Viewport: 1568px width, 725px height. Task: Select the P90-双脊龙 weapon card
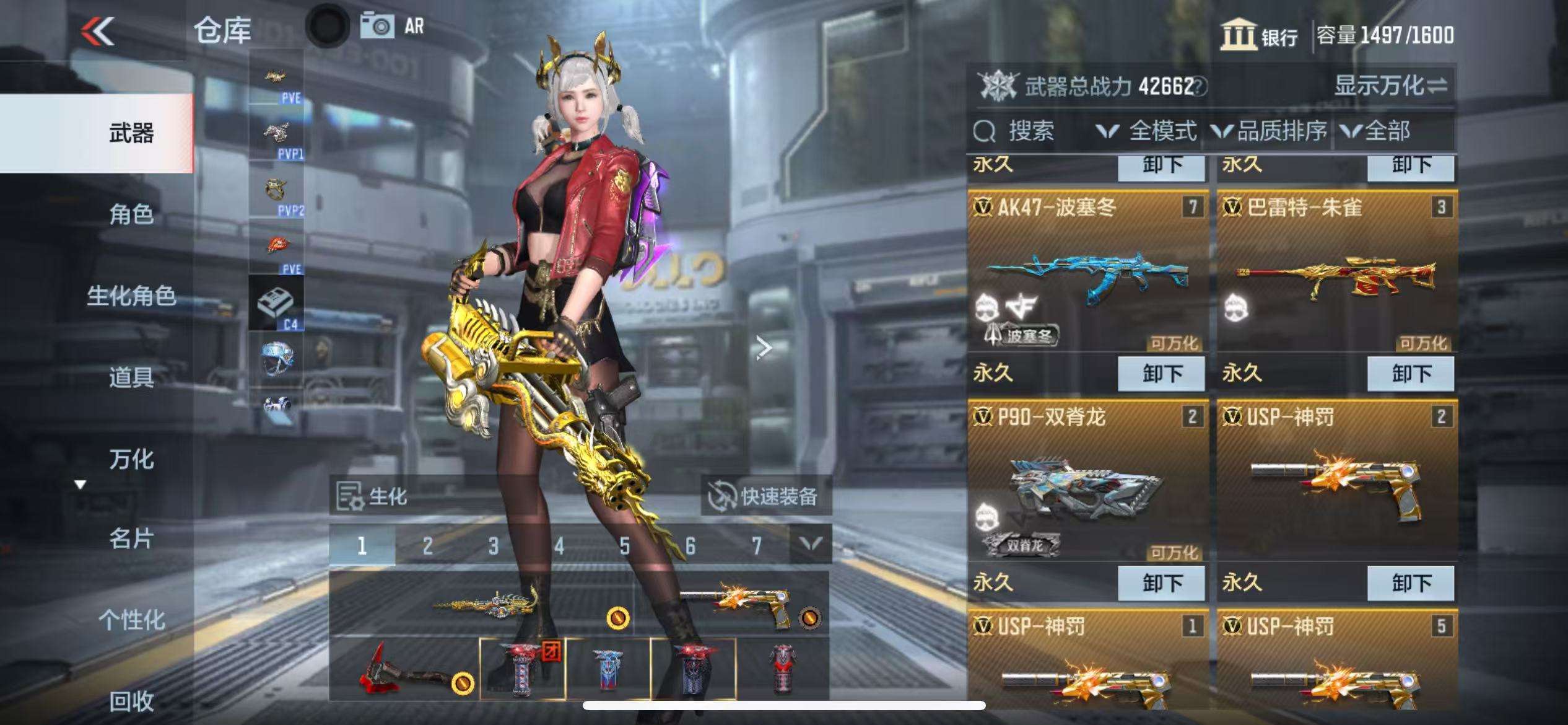click(x=1087, y=482)
